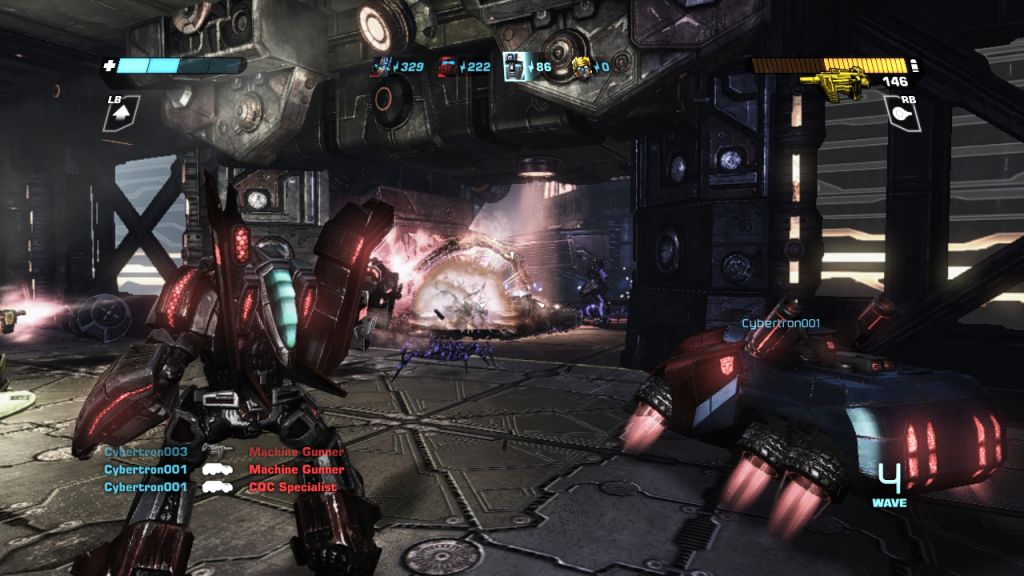
Task: Select the Optimus Prime portrait scoring 329
Action: (381, 67)
